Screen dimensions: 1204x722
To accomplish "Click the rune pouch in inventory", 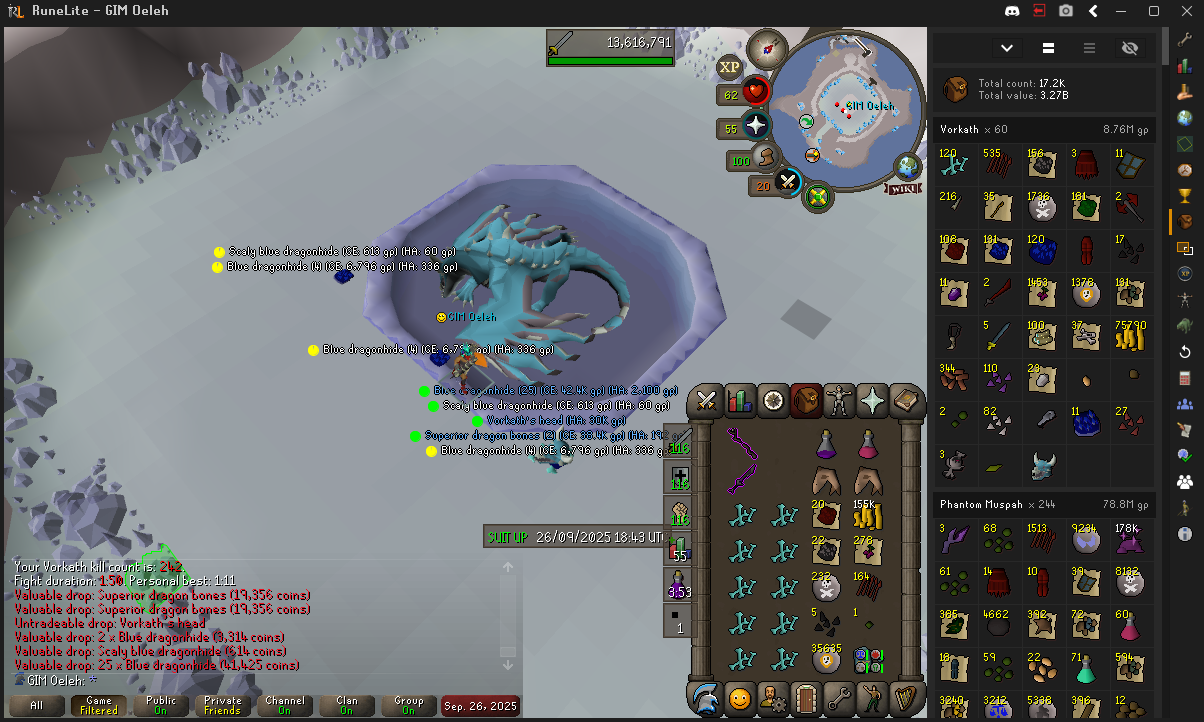I will 866,660.
